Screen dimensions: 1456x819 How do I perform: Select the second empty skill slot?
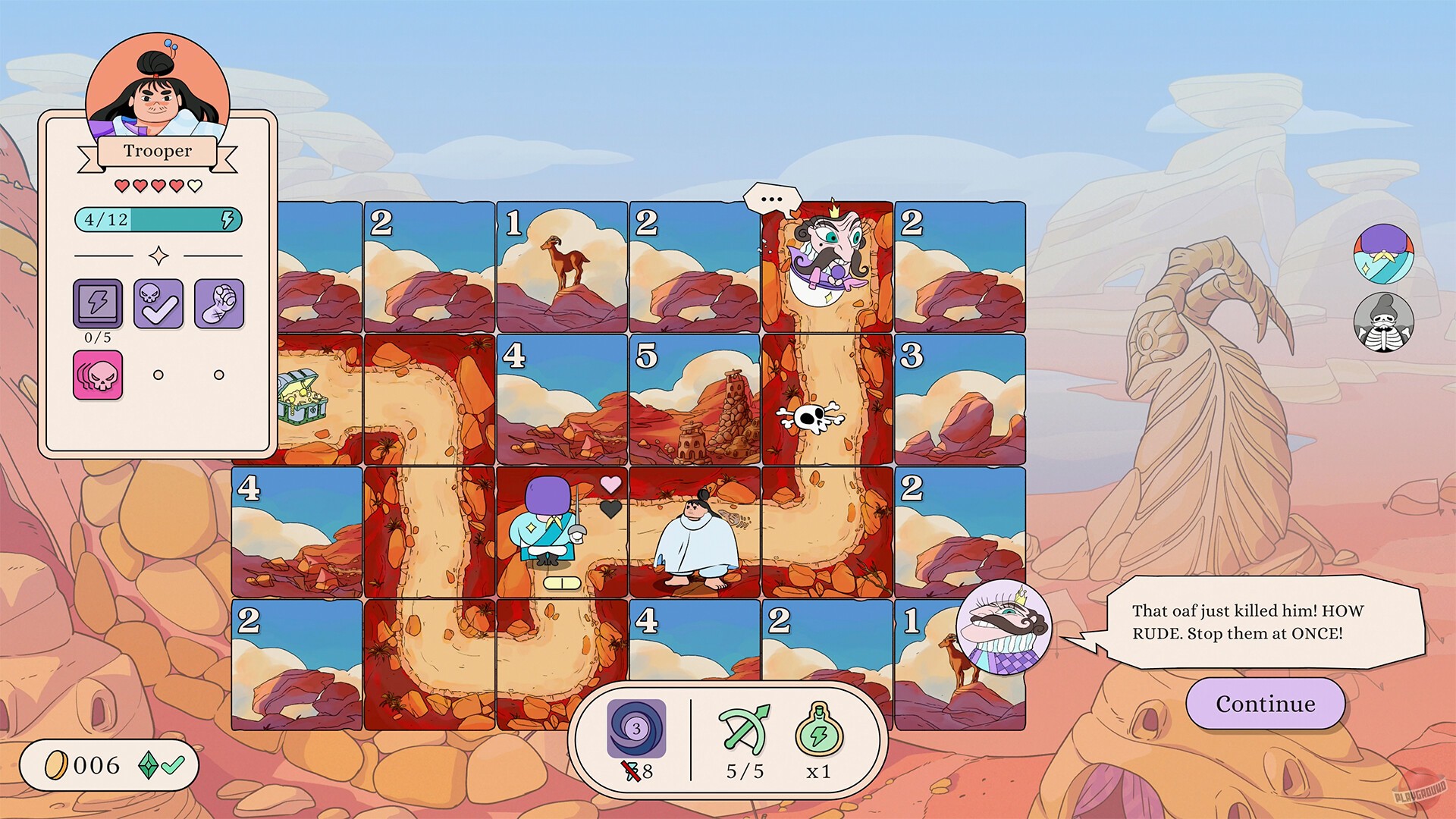click(219, 374)
